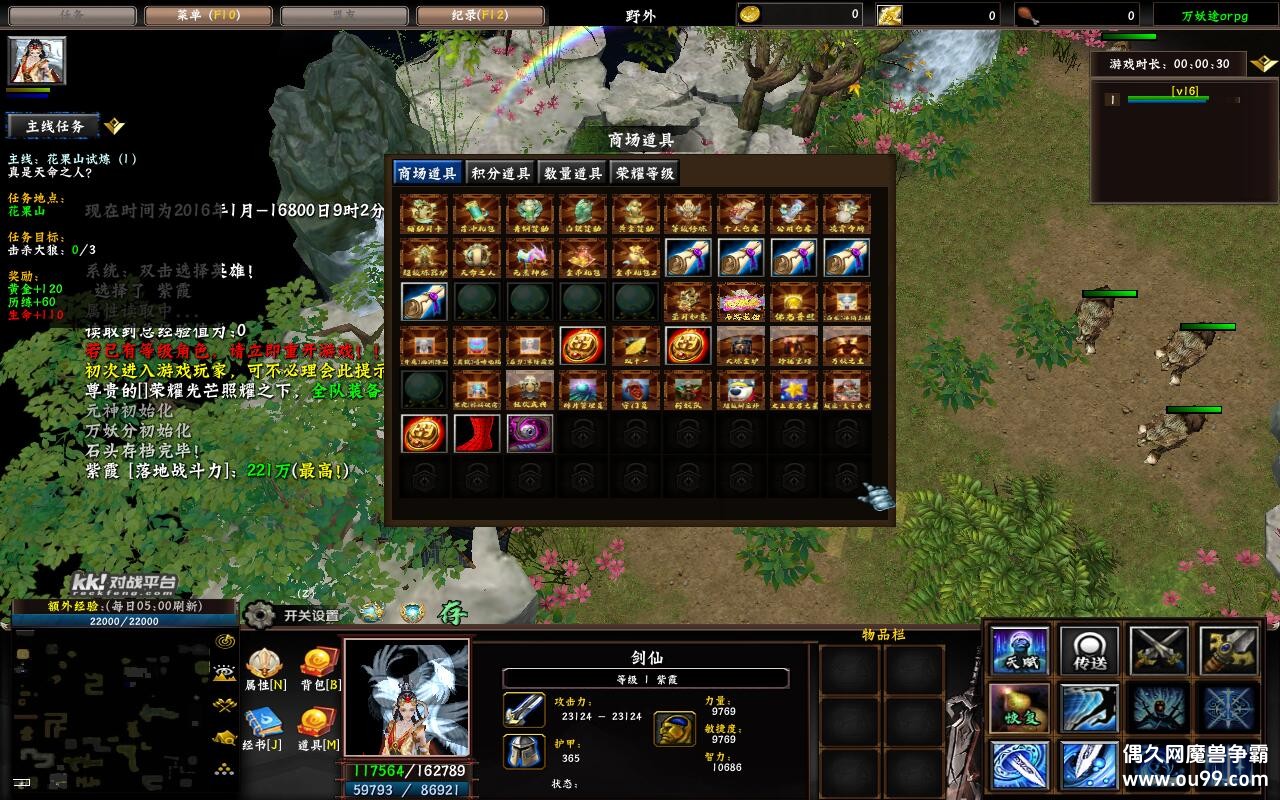This screenshot has height=800, width=1280.
Task: Click the 任务 button at top left
Action: pos(70,14)
